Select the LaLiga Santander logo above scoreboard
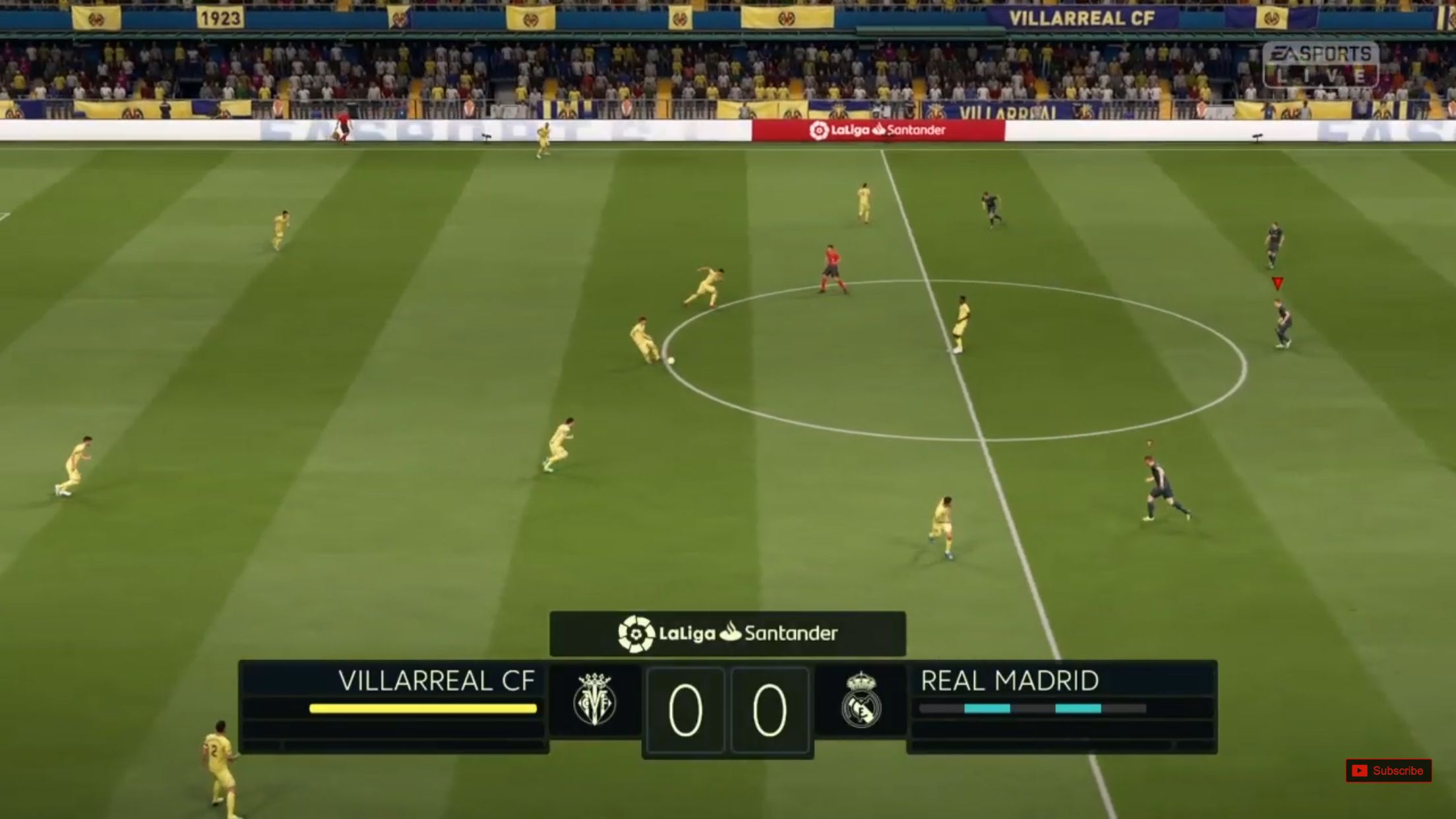Image resolution: width=1456 pixels, height=819 pixels. 728,635
